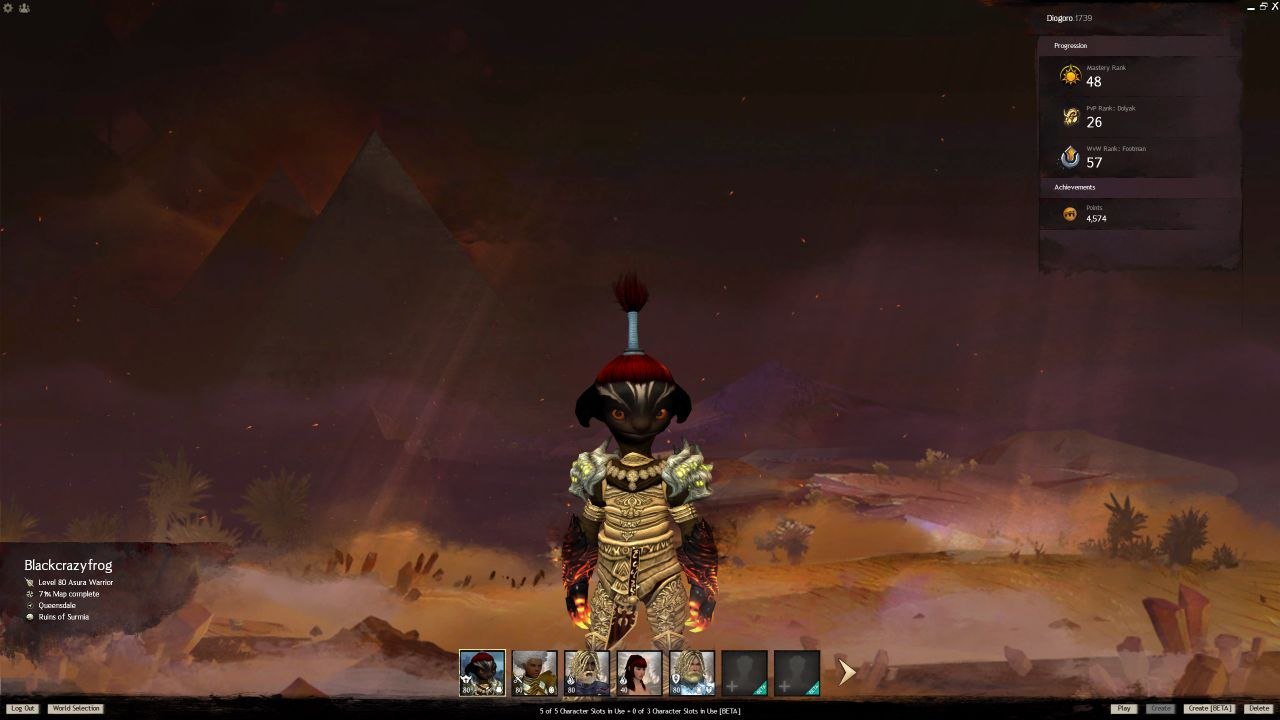Delete the selected character
This screenshot has height=720, width=1280.
click(x=1259, y=708)
